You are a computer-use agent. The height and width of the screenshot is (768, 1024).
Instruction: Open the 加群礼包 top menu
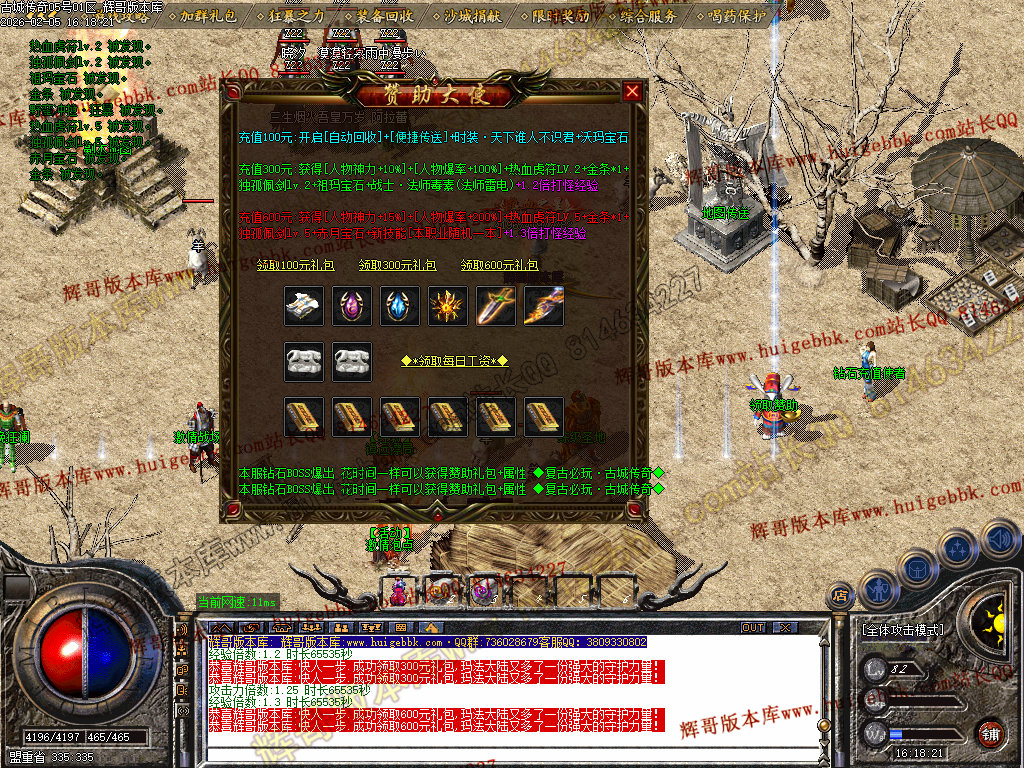(209, 16)
